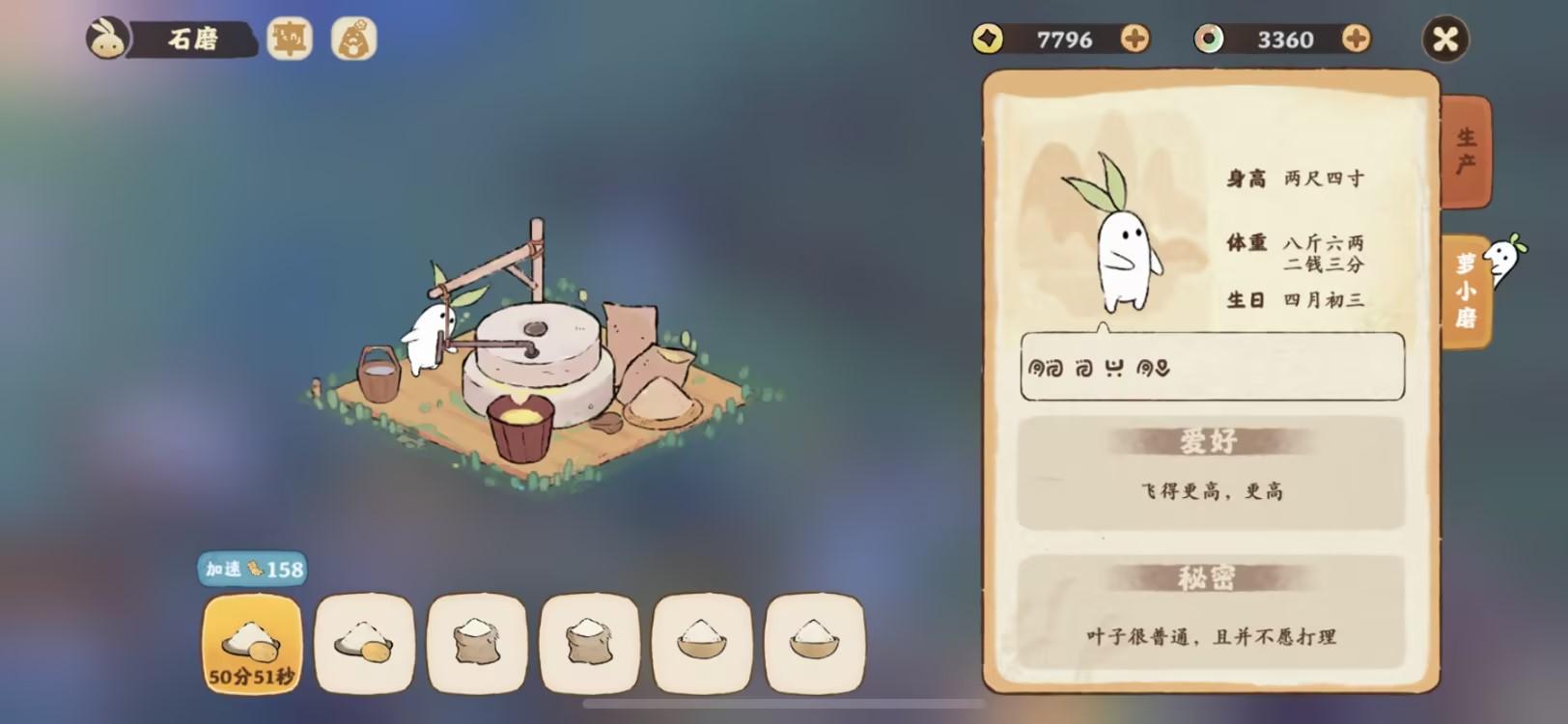Switch to the 生产 production tab

tap(1466, 152)
